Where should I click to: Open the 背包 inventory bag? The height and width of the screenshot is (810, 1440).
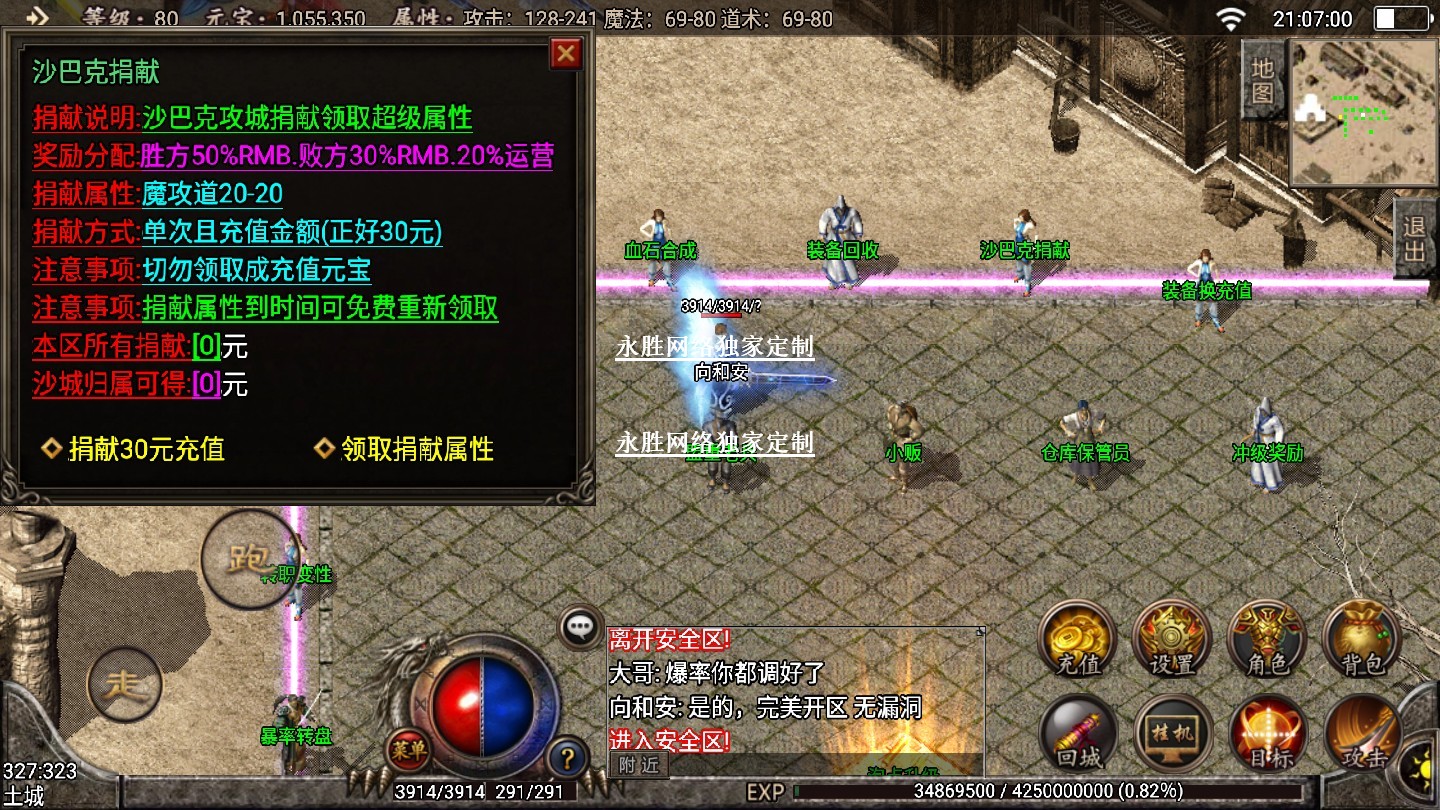pyautogui.click(x=1360, y=640)
